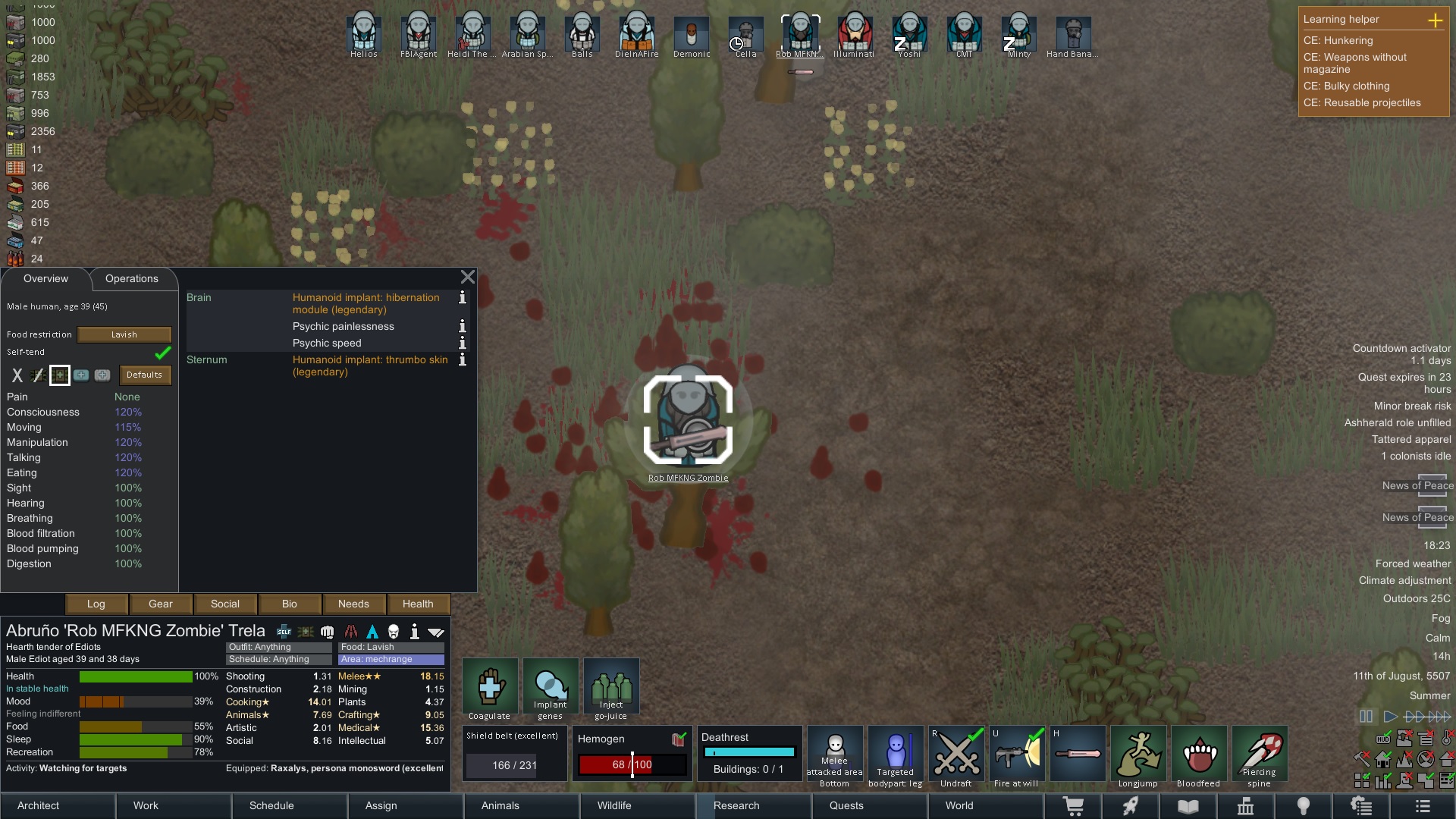Open the Research menu
The image size is (1456, 819).
coord(736,806)
